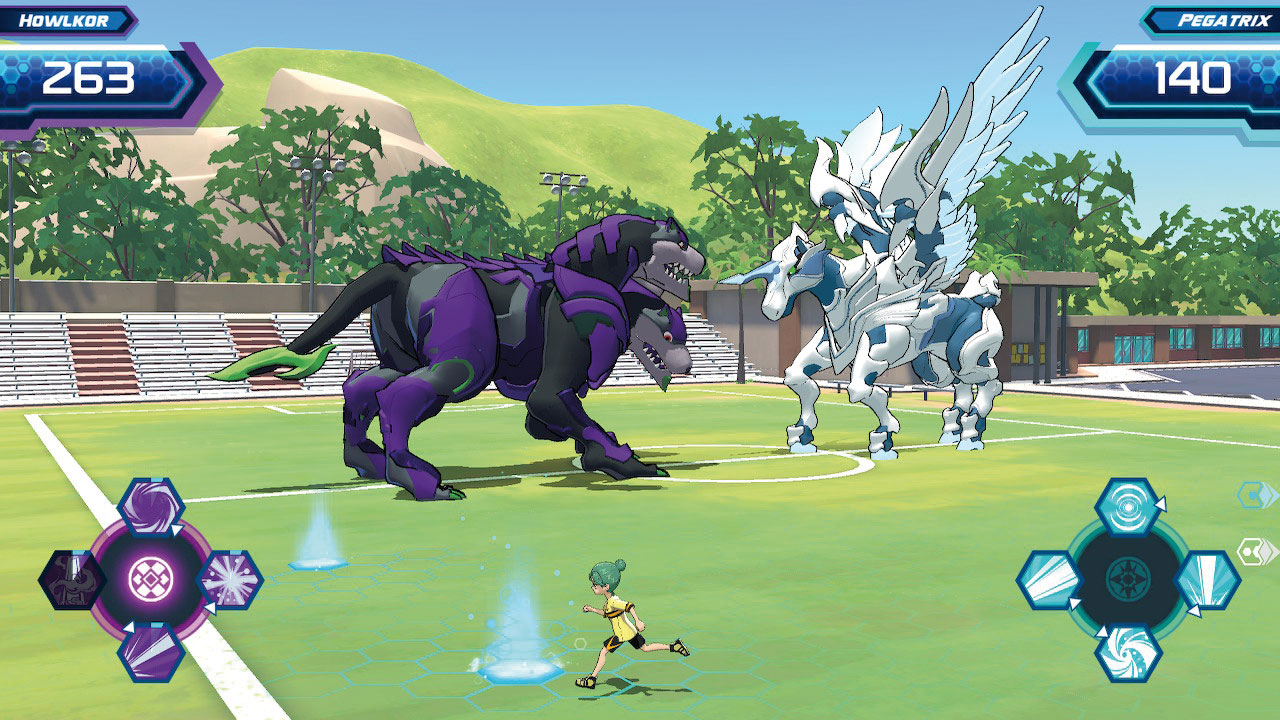The height and width of the screenshot is (720, 1280).
Task: Click the teal compass emblem wheel center
Action: coord(1127,579)
